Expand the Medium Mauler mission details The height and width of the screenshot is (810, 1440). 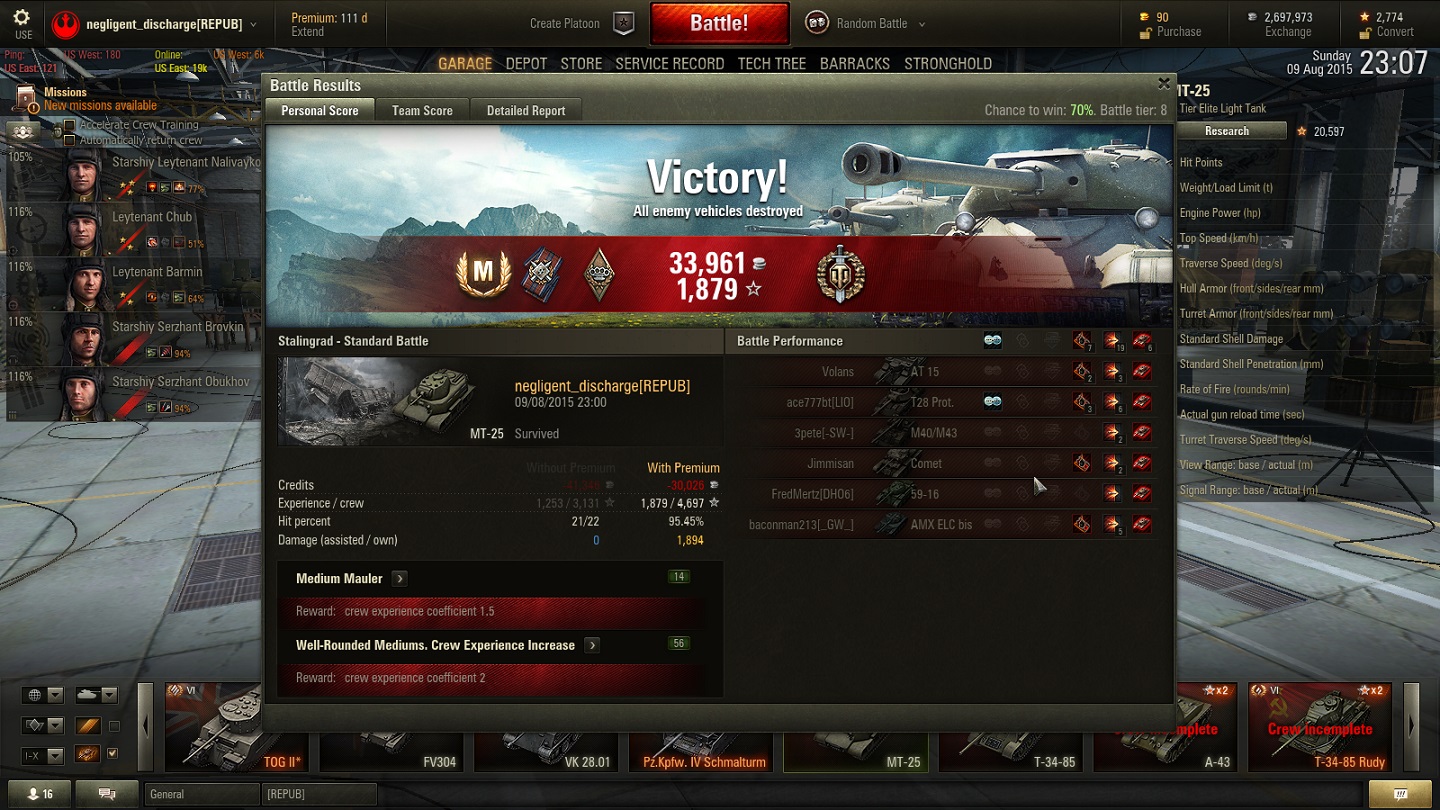click(400, 579)
